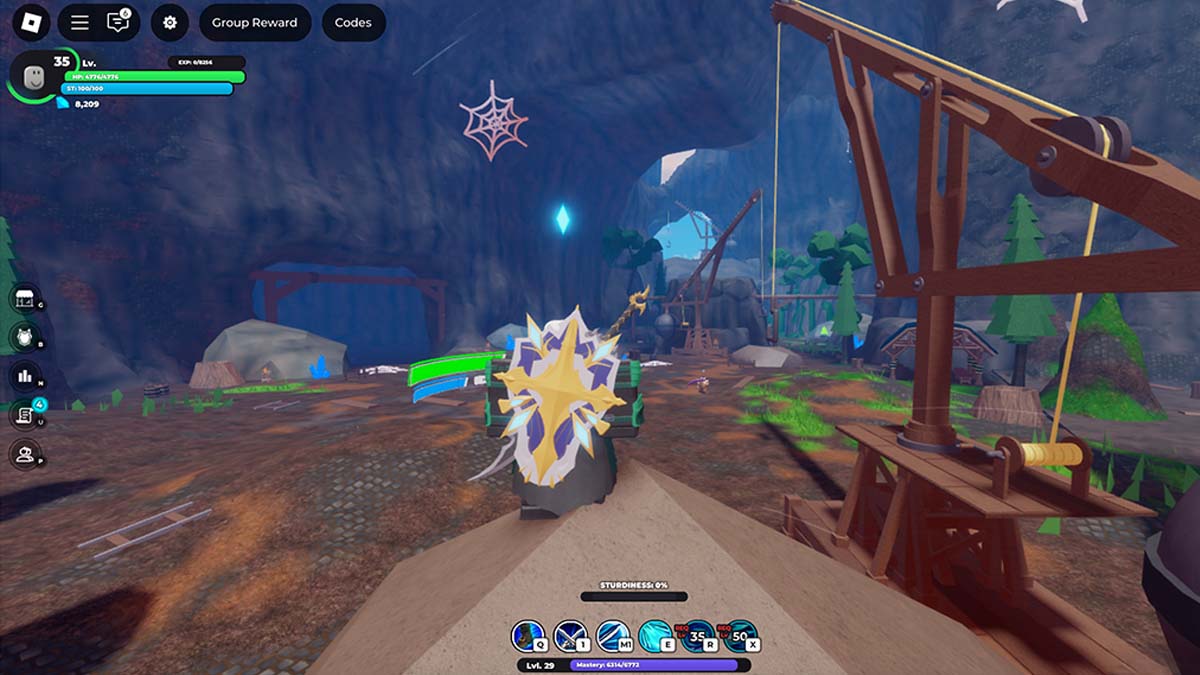Open the gear settings

(170, 22)
